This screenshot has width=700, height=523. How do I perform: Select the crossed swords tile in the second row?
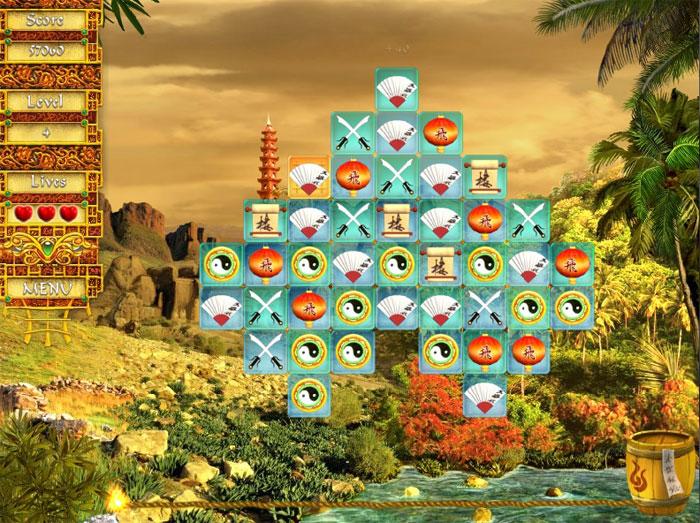pos(353,133)
